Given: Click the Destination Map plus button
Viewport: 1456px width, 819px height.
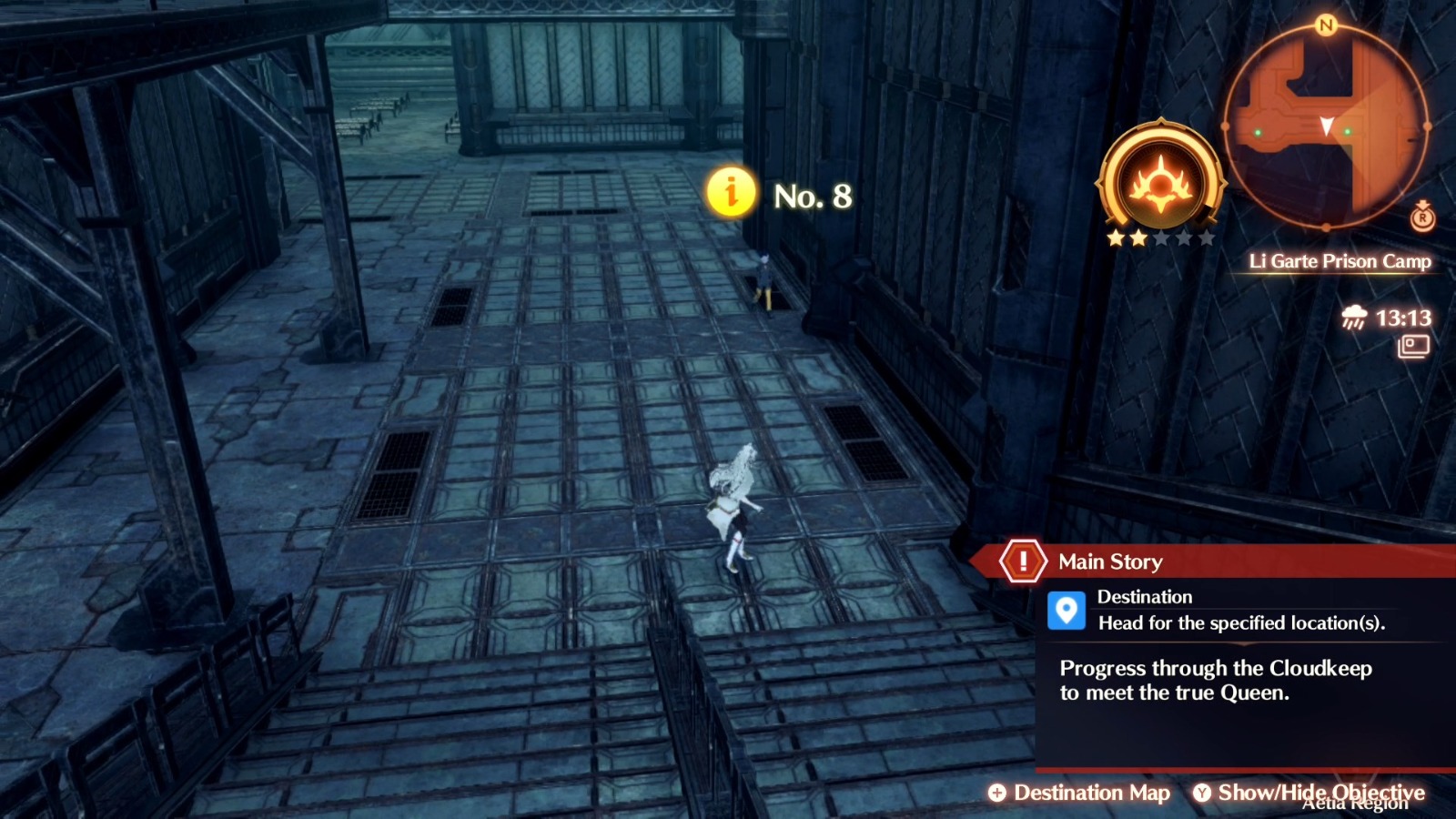Looking at the screenshot, I should coord(999,794).
